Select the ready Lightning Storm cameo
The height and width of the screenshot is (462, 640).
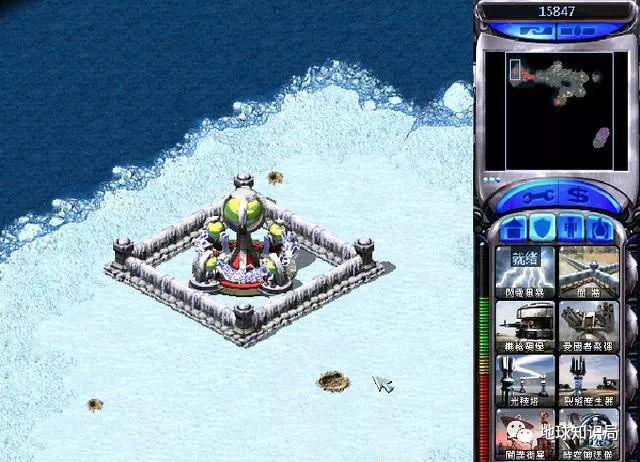(x=524, y=270)
